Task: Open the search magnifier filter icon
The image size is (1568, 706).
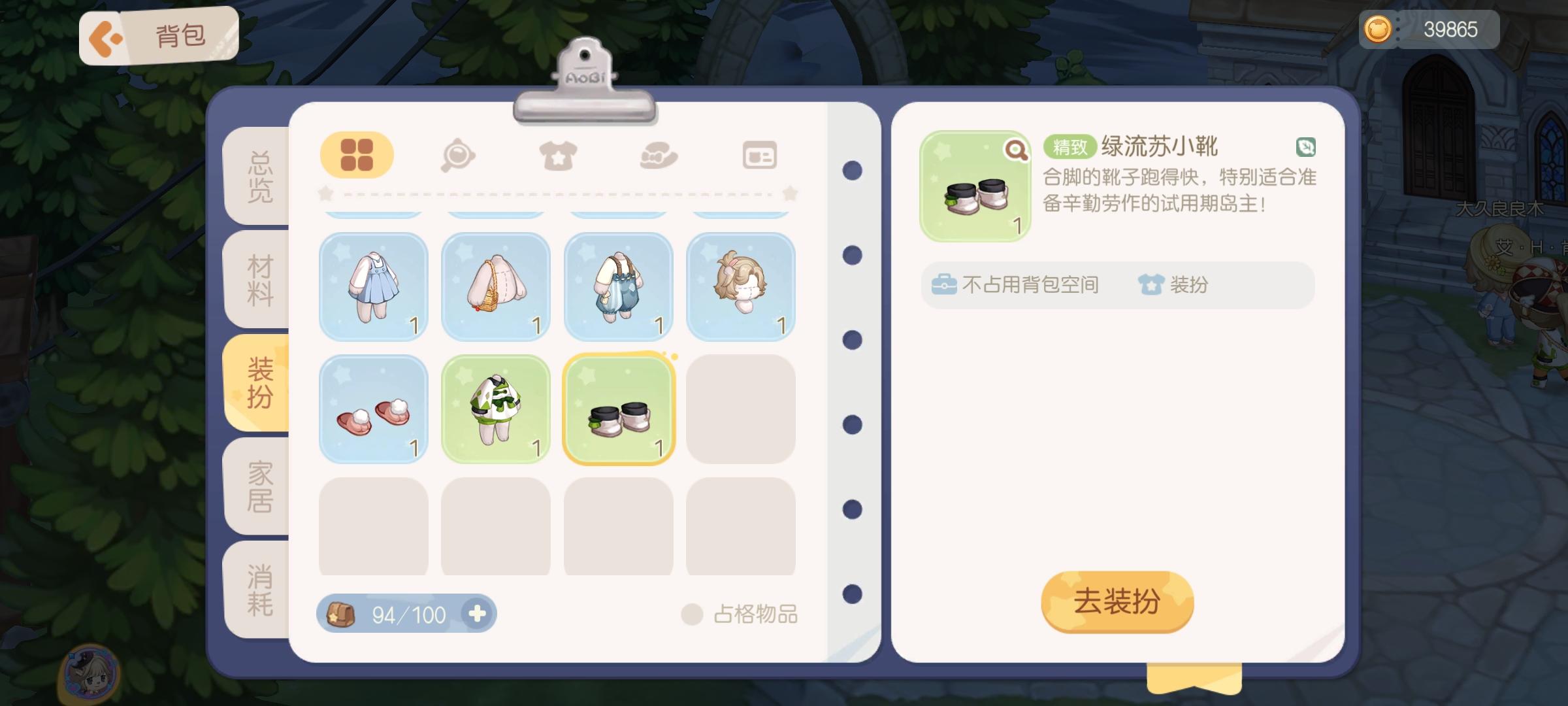Action: coord(459,155)
